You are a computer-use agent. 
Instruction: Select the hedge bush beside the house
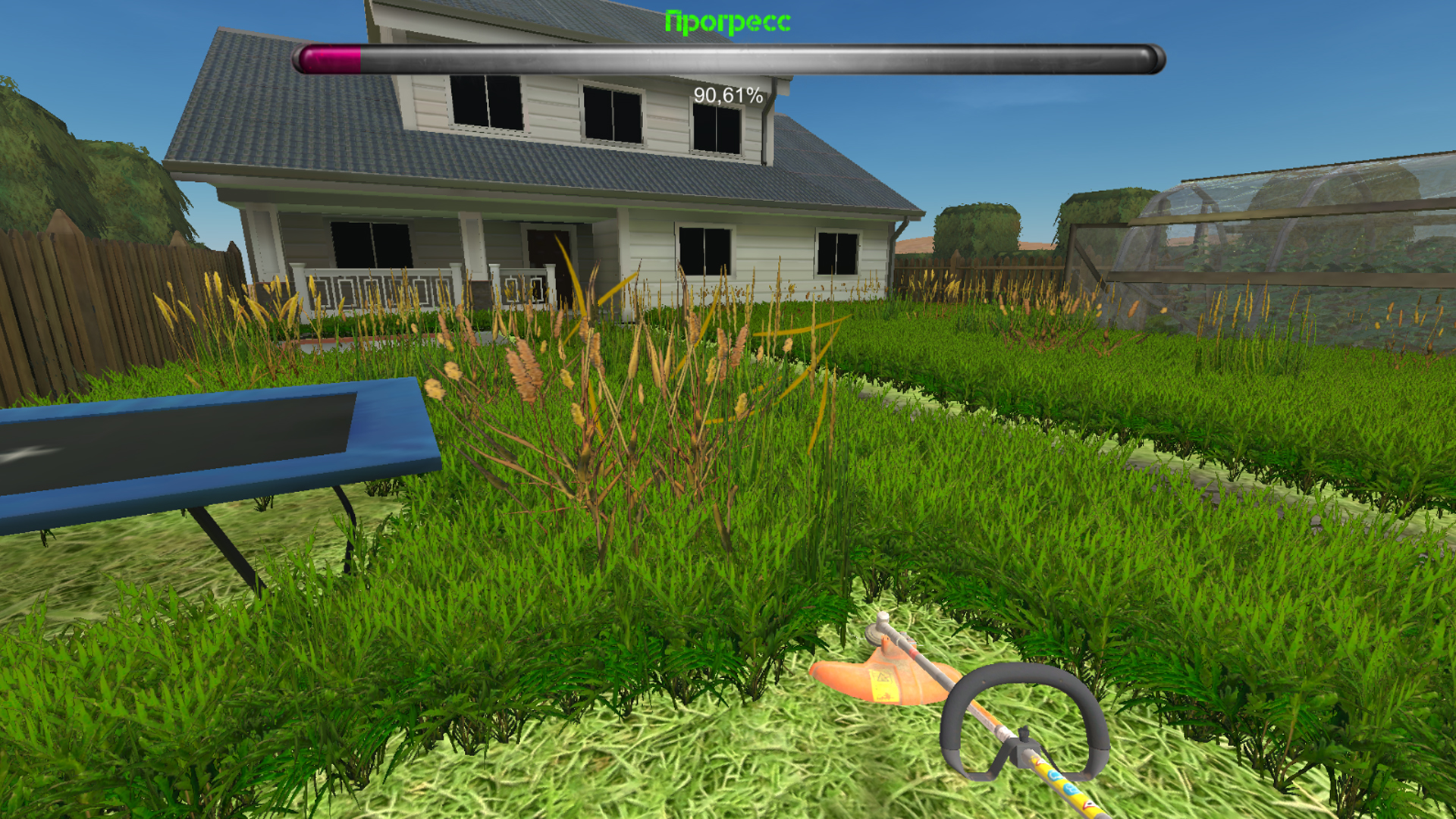pos(978,227)
